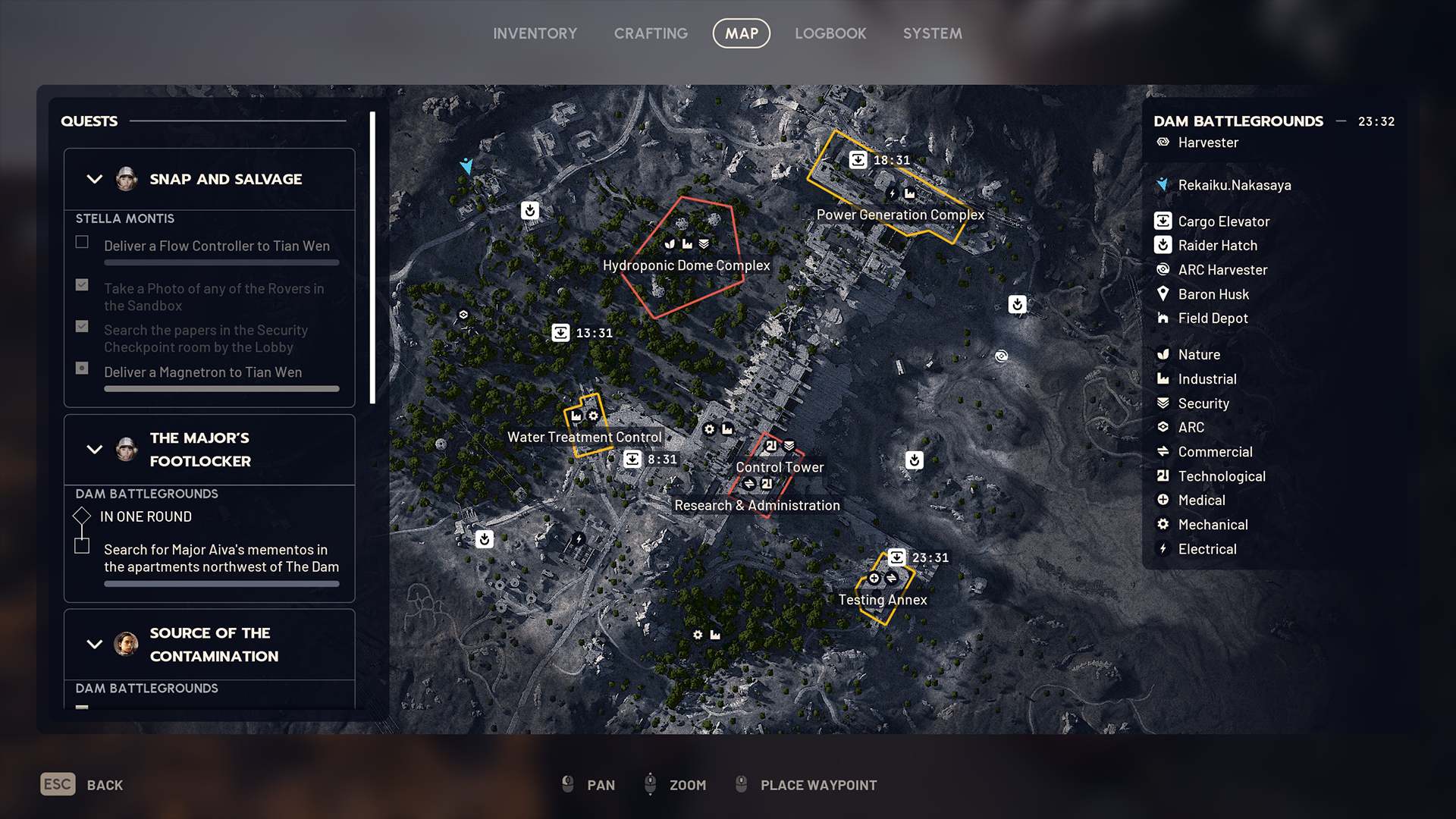The width and height of the screenshot is (1456, 819).
Task: Collapse The Major's Footlocker quest
Action: pos(95,450)
